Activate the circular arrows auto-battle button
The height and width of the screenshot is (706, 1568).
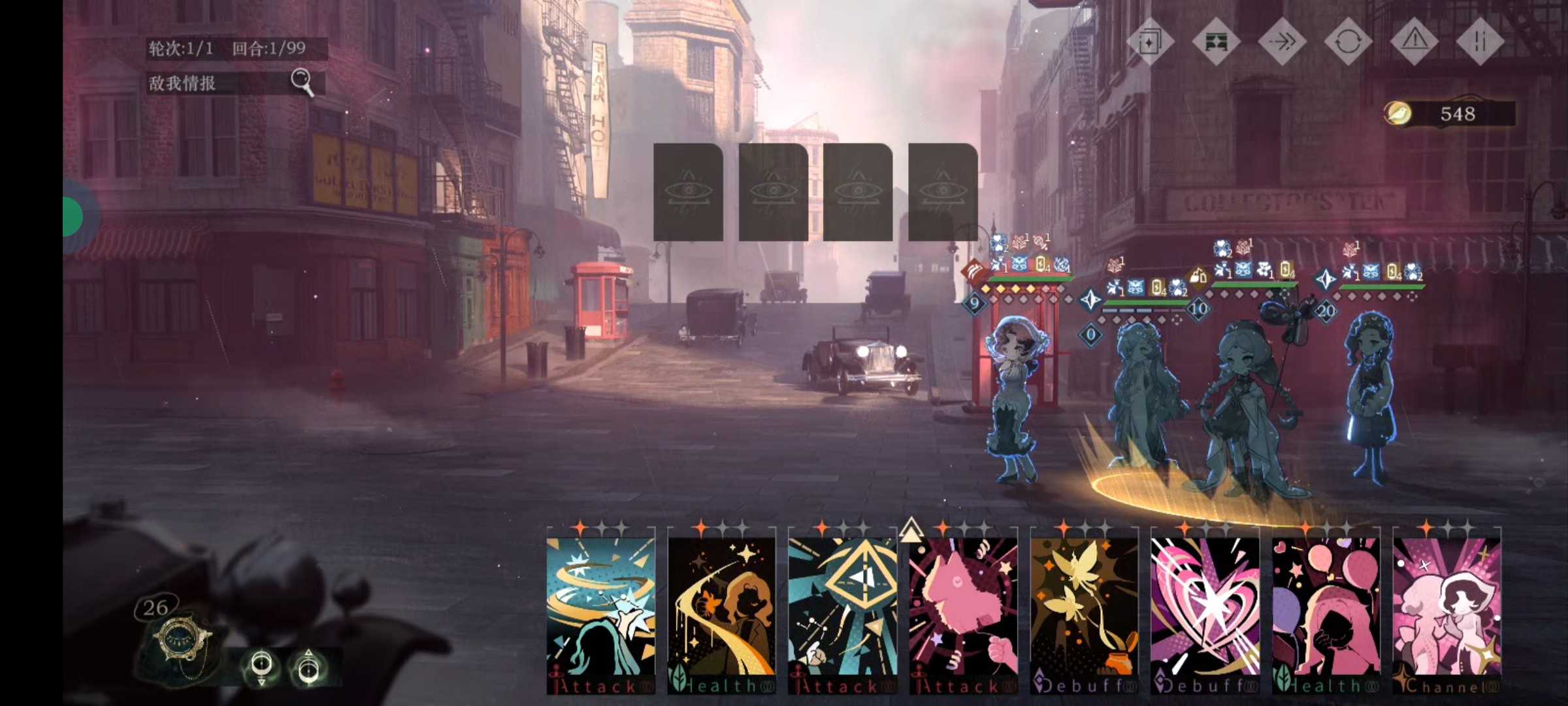coord(1348,42)
